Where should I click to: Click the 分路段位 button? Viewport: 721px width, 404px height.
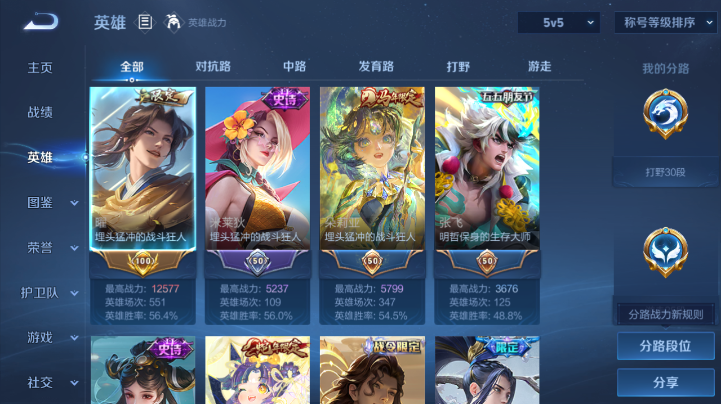(x=665, y=346)
